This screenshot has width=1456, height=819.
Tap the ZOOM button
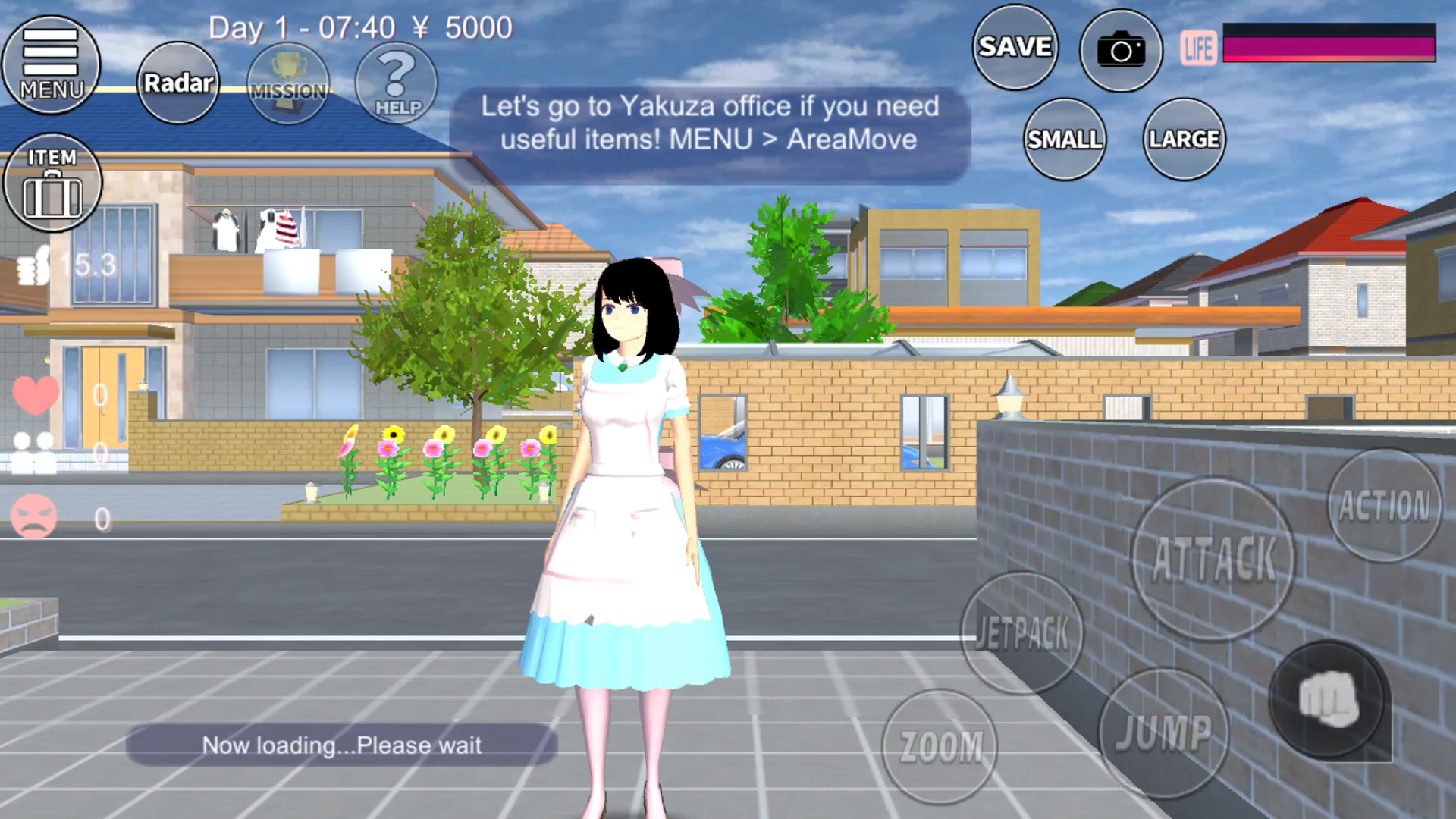pos(940,746)
